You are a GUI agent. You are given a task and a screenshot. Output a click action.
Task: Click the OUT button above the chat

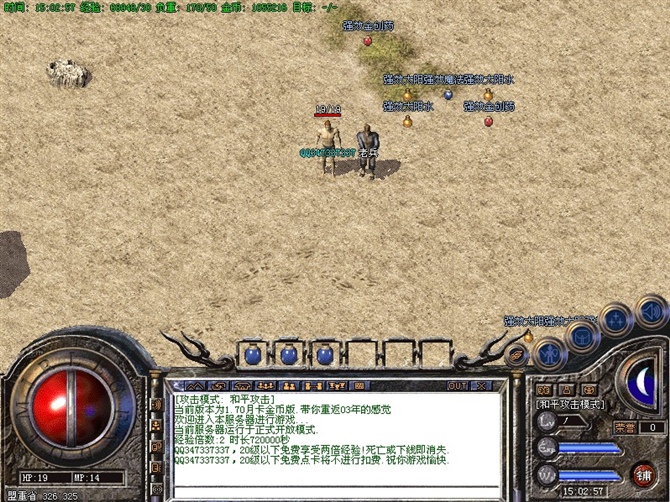pos(458,385)
